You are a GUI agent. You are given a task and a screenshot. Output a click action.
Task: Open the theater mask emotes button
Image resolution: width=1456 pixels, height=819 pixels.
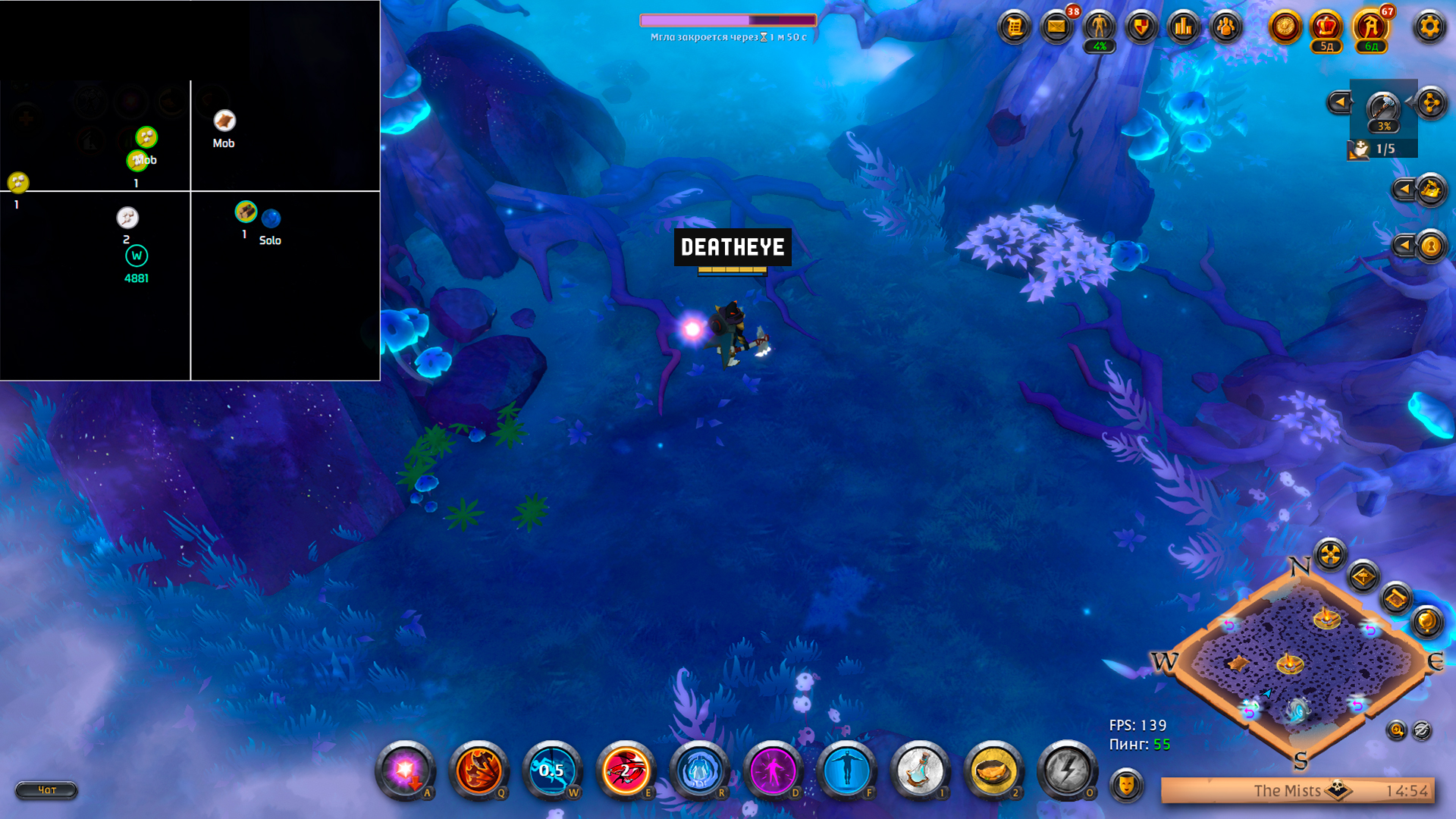click(1126, 784)
